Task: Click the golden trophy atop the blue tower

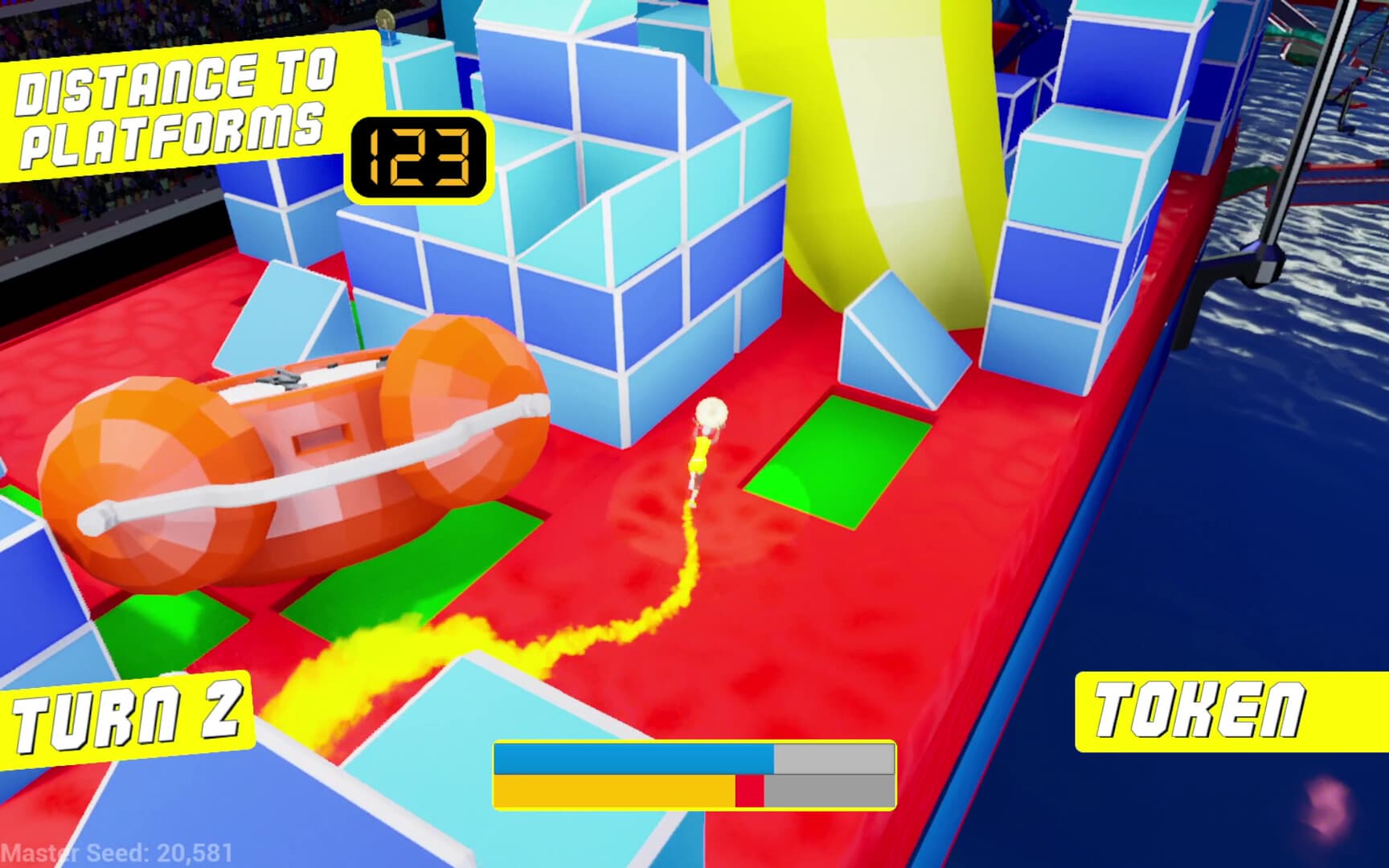Action: pyautogui.click(x=386, y=18)
